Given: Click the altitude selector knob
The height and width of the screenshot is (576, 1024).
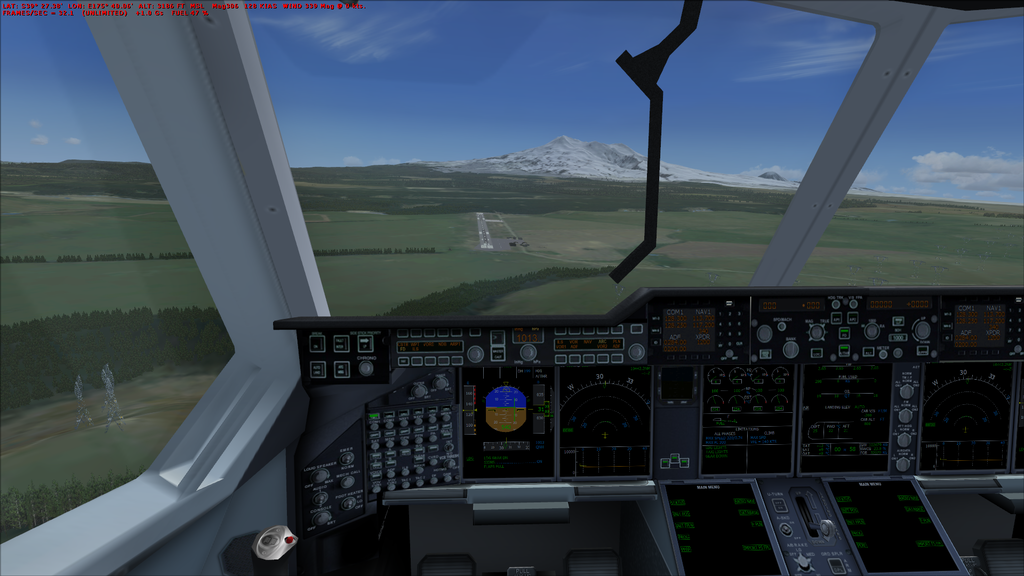Looking at the screenshot, I should [921, 330].
